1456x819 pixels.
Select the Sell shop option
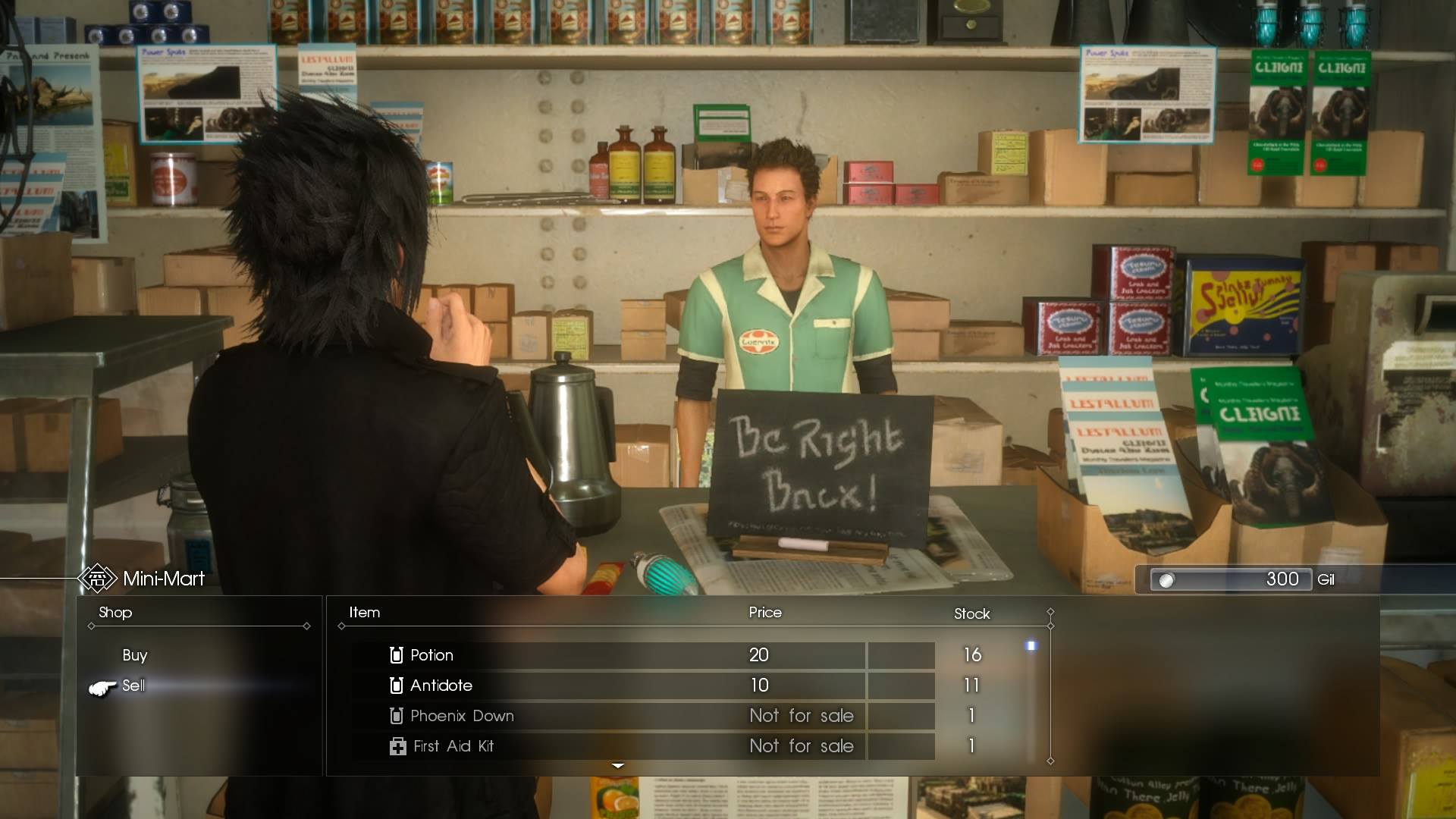point(133,686)
